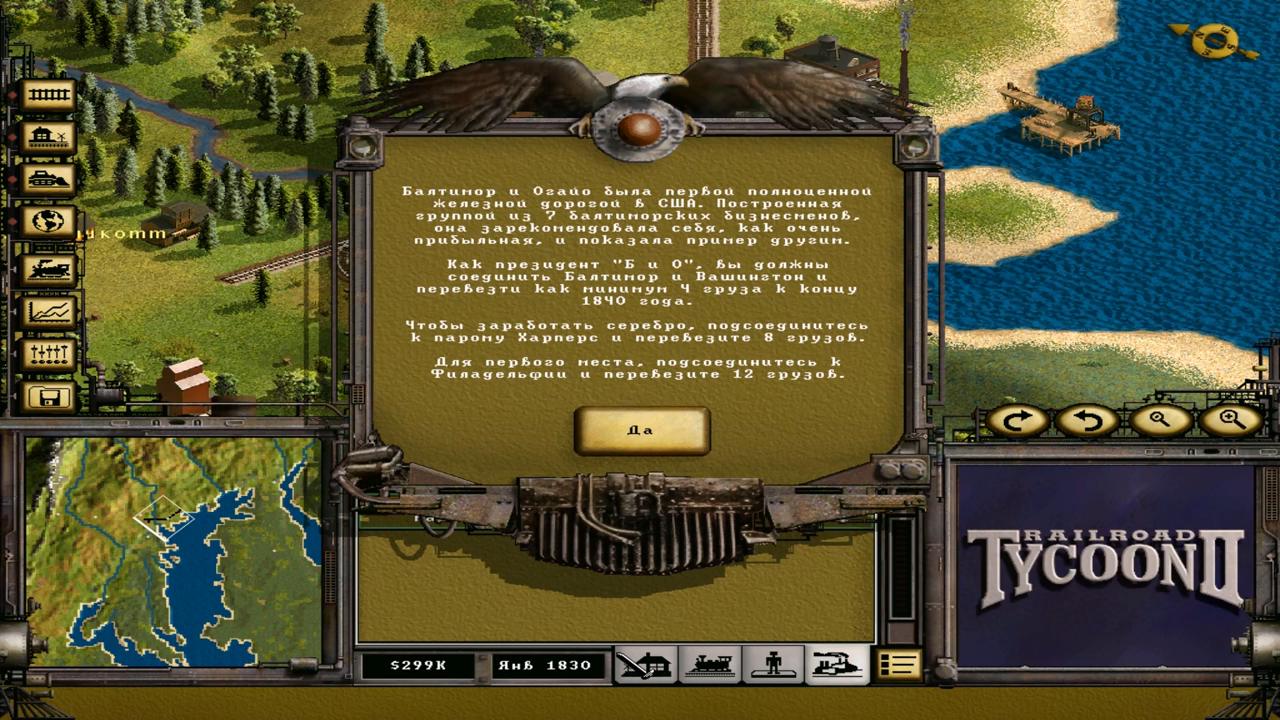Switch to the player list tab
The width and height of the screenshot is (1280, 720).
(x=772, y=665)
